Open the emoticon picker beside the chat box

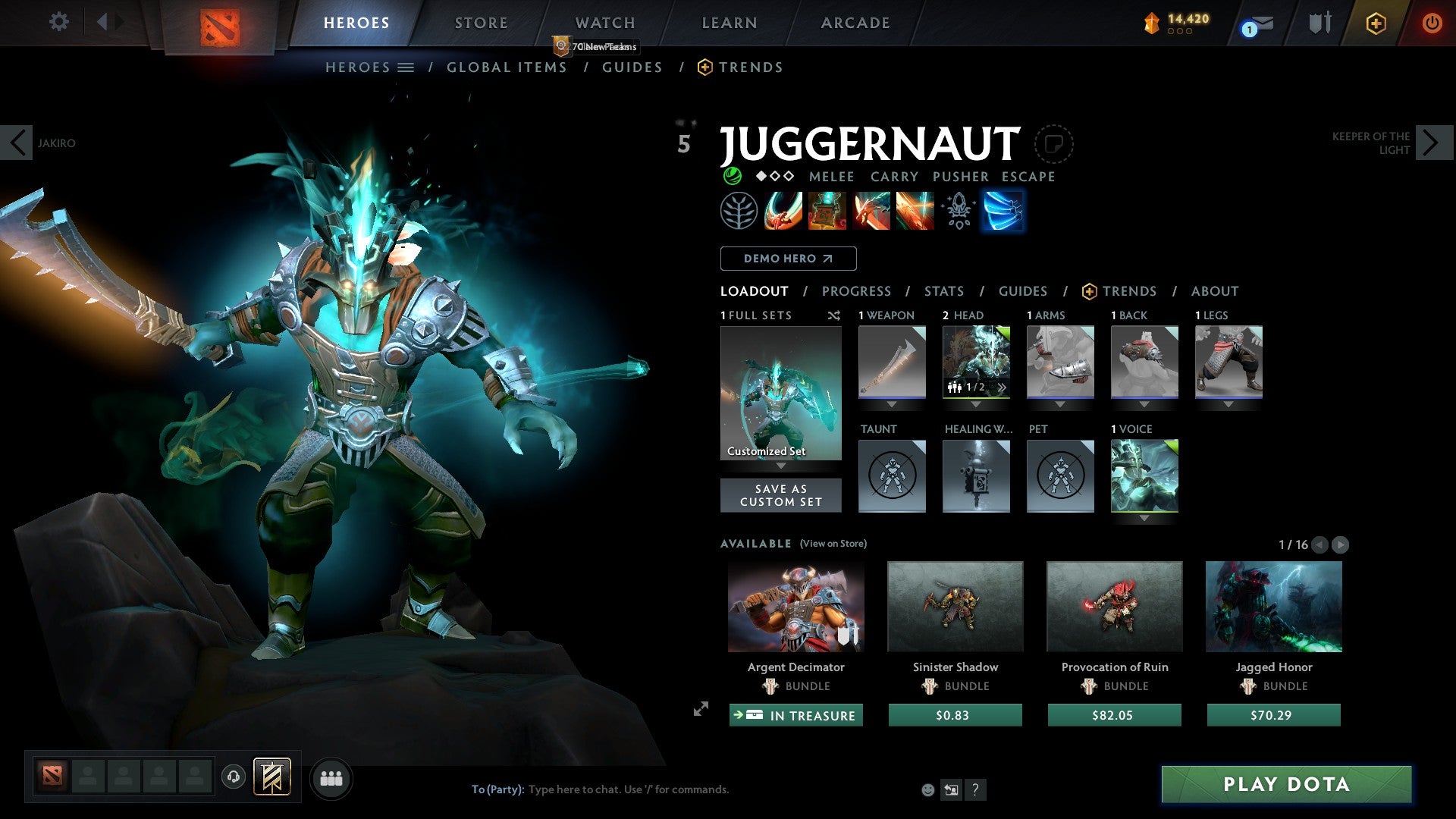pos(927,789)
